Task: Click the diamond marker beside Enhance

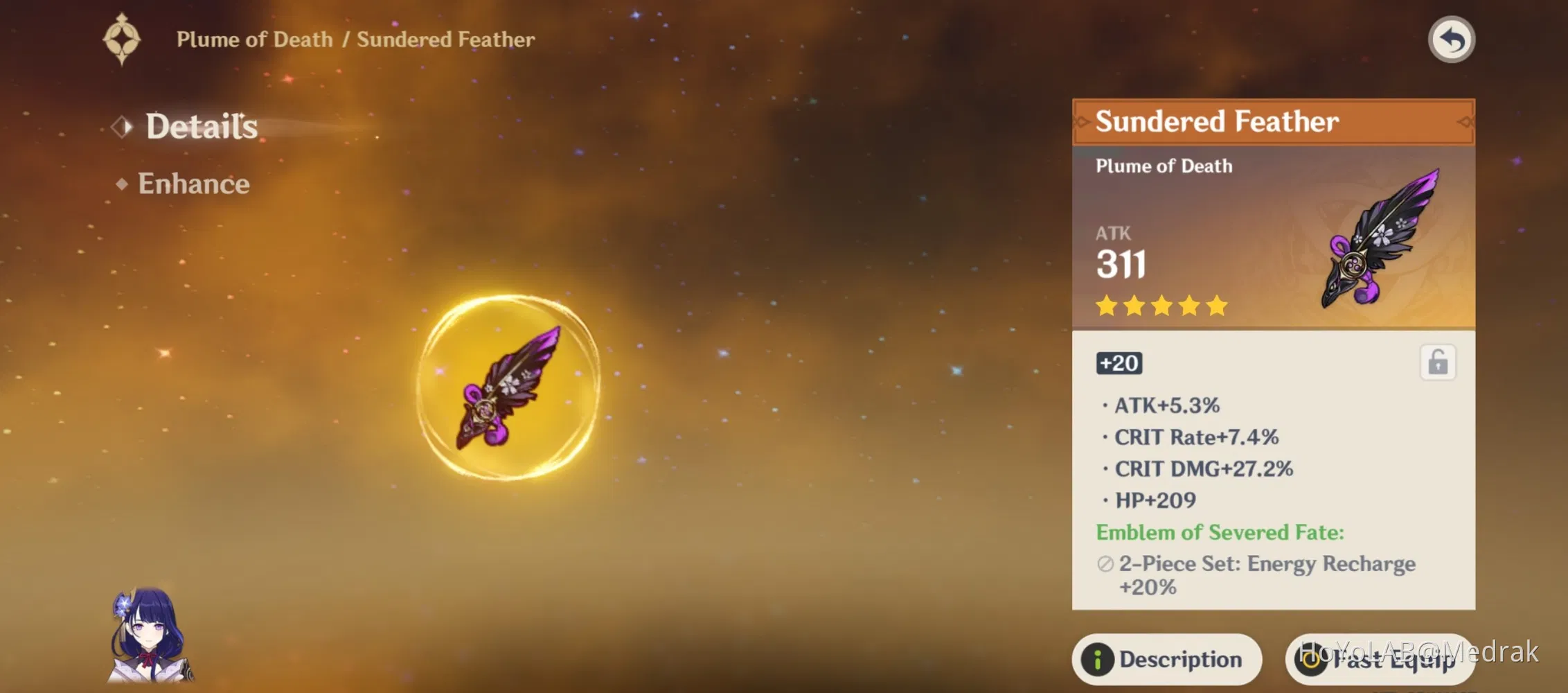Action: (x=121, y=183)
